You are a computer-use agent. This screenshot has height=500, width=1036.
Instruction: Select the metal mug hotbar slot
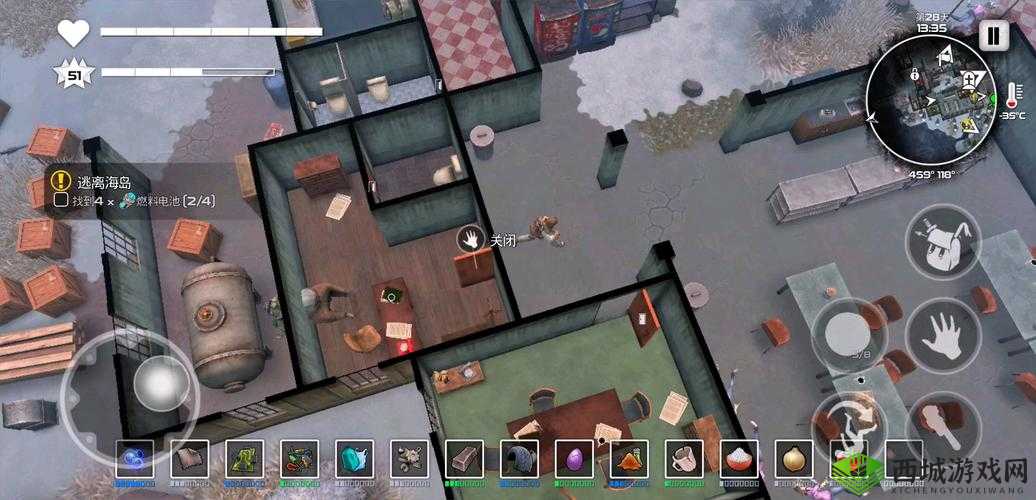tap(684, 459)
